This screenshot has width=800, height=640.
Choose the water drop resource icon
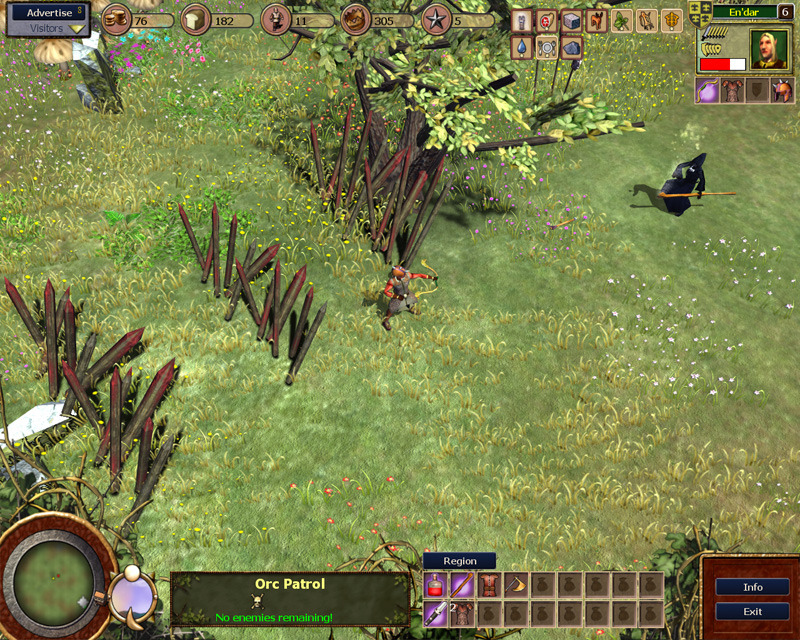[521, 47]
